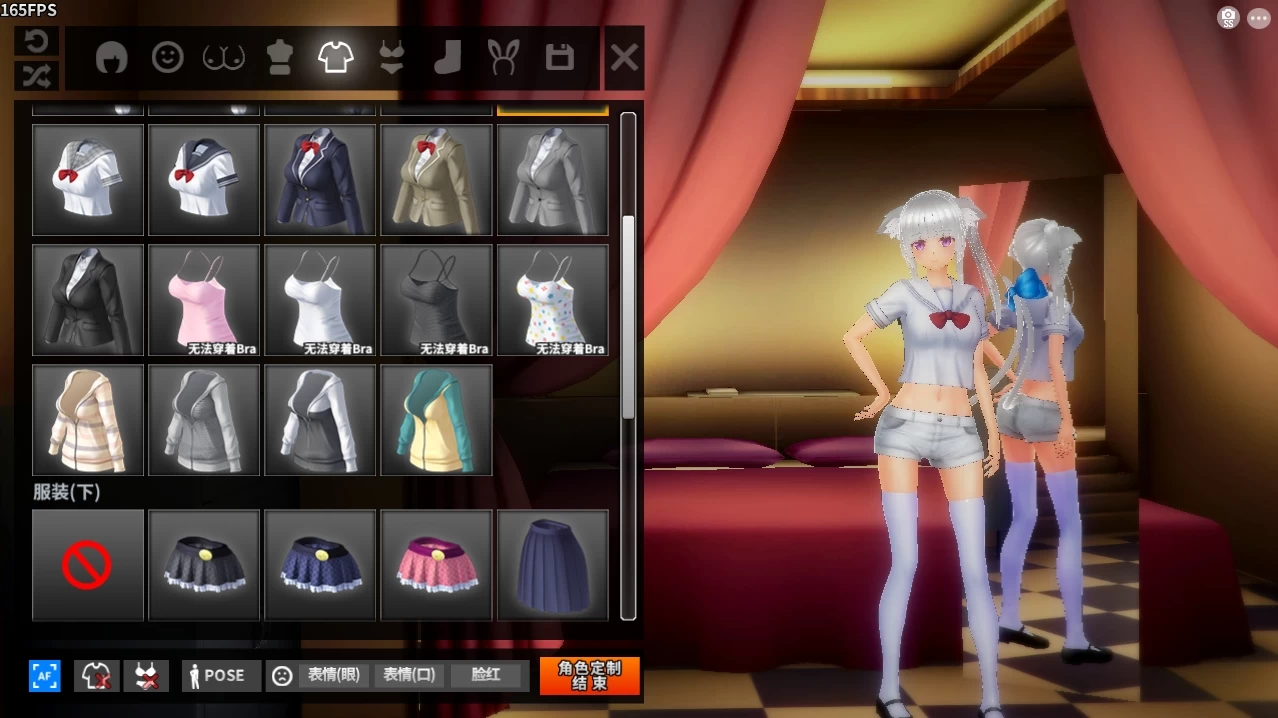
Task: Choose the teal and yellow hoodie
Action: click(436, 420)
